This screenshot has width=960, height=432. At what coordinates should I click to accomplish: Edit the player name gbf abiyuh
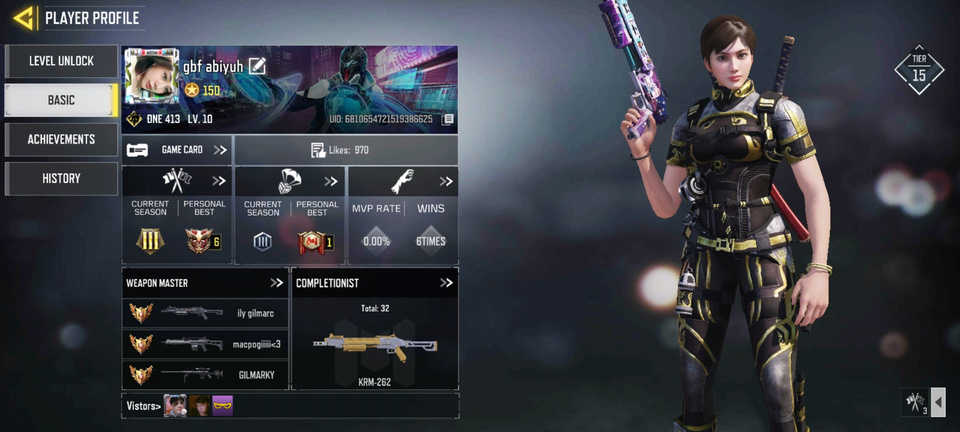click(x=257, y=66)
